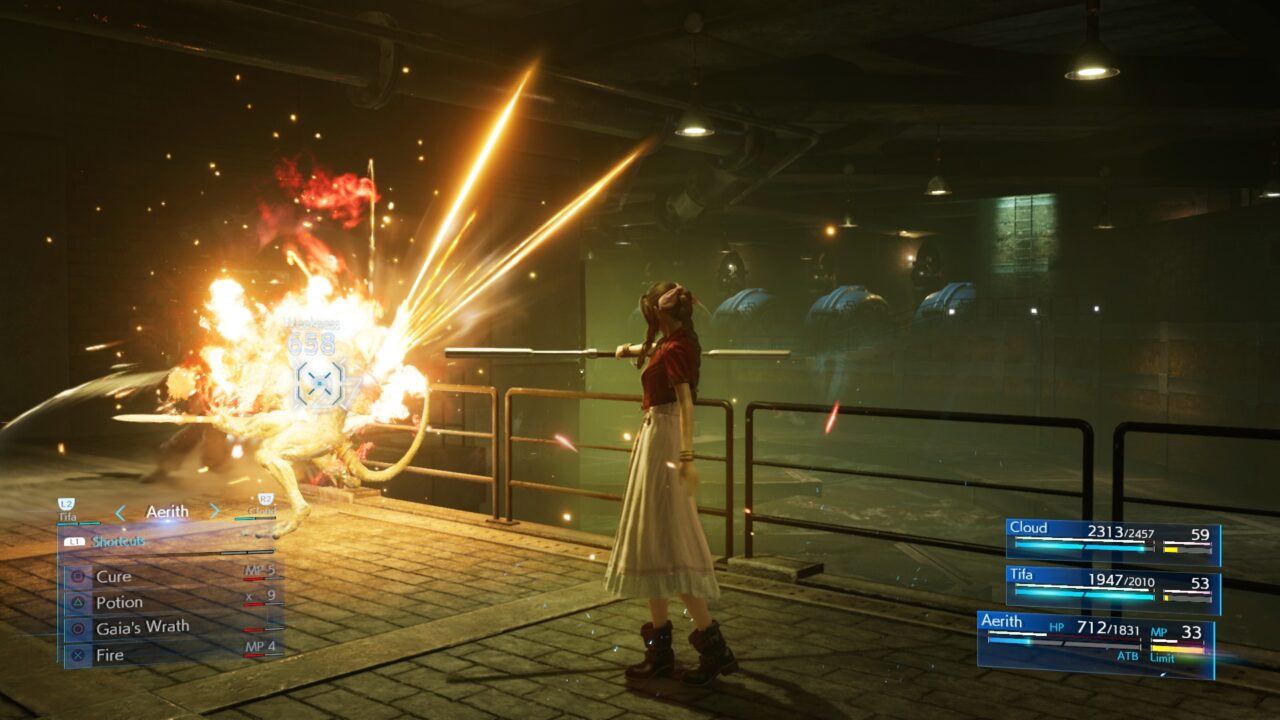1280x720 pixels.
Task: Click the R2 icon above Cloud's name
Action: [x=266, y=499]
